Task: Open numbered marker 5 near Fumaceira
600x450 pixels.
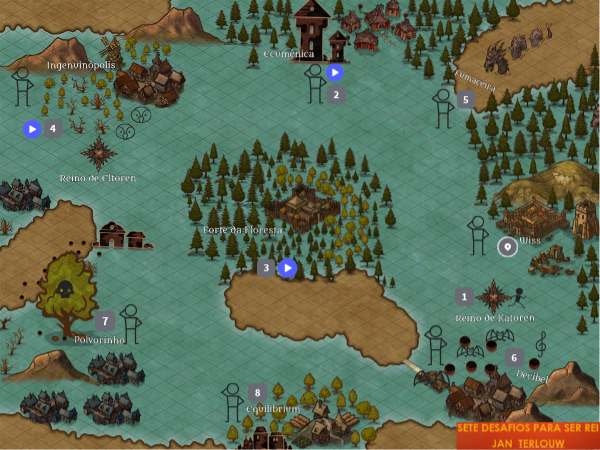Action: pos(464,100)
